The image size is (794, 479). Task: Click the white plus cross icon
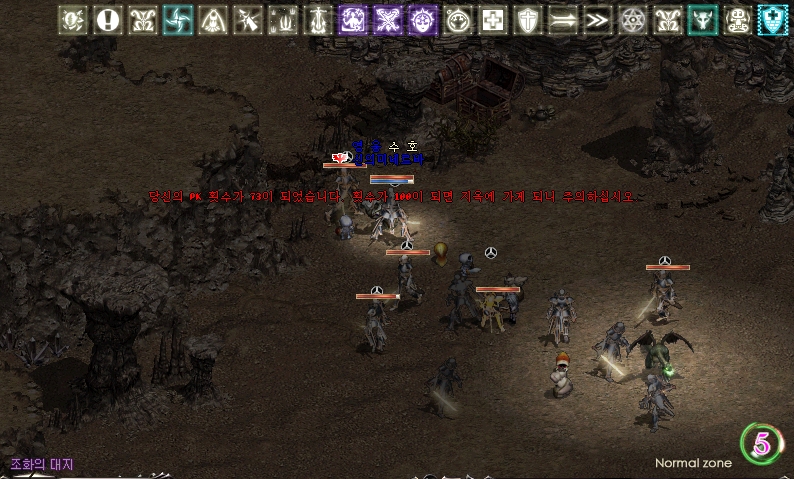coord(492,19)
